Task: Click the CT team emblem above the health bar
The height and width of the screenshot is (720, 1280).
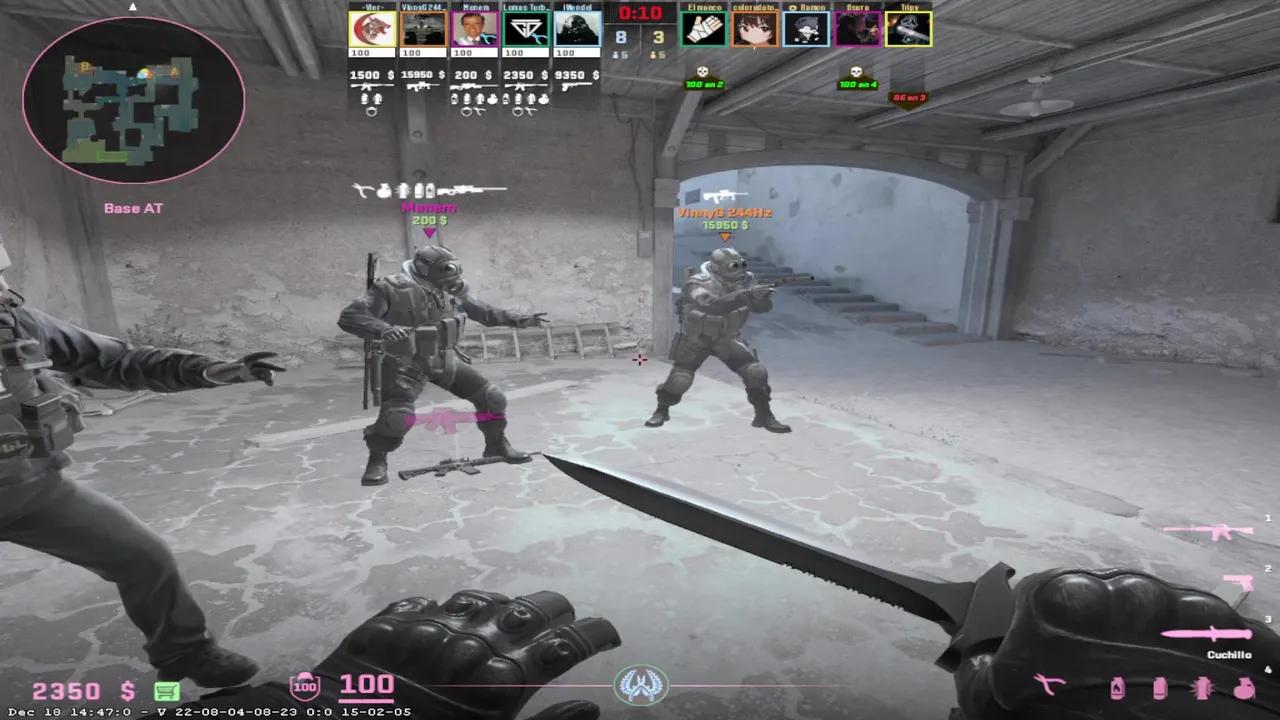Action: coord(640,687)
